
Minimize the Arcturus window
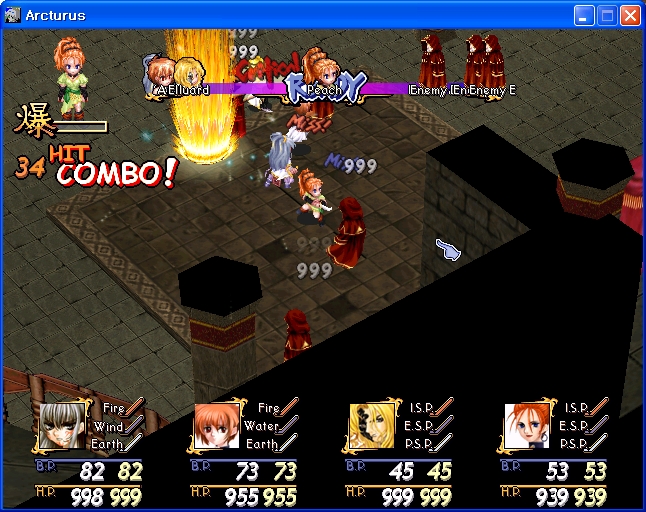tap(584, 16)
